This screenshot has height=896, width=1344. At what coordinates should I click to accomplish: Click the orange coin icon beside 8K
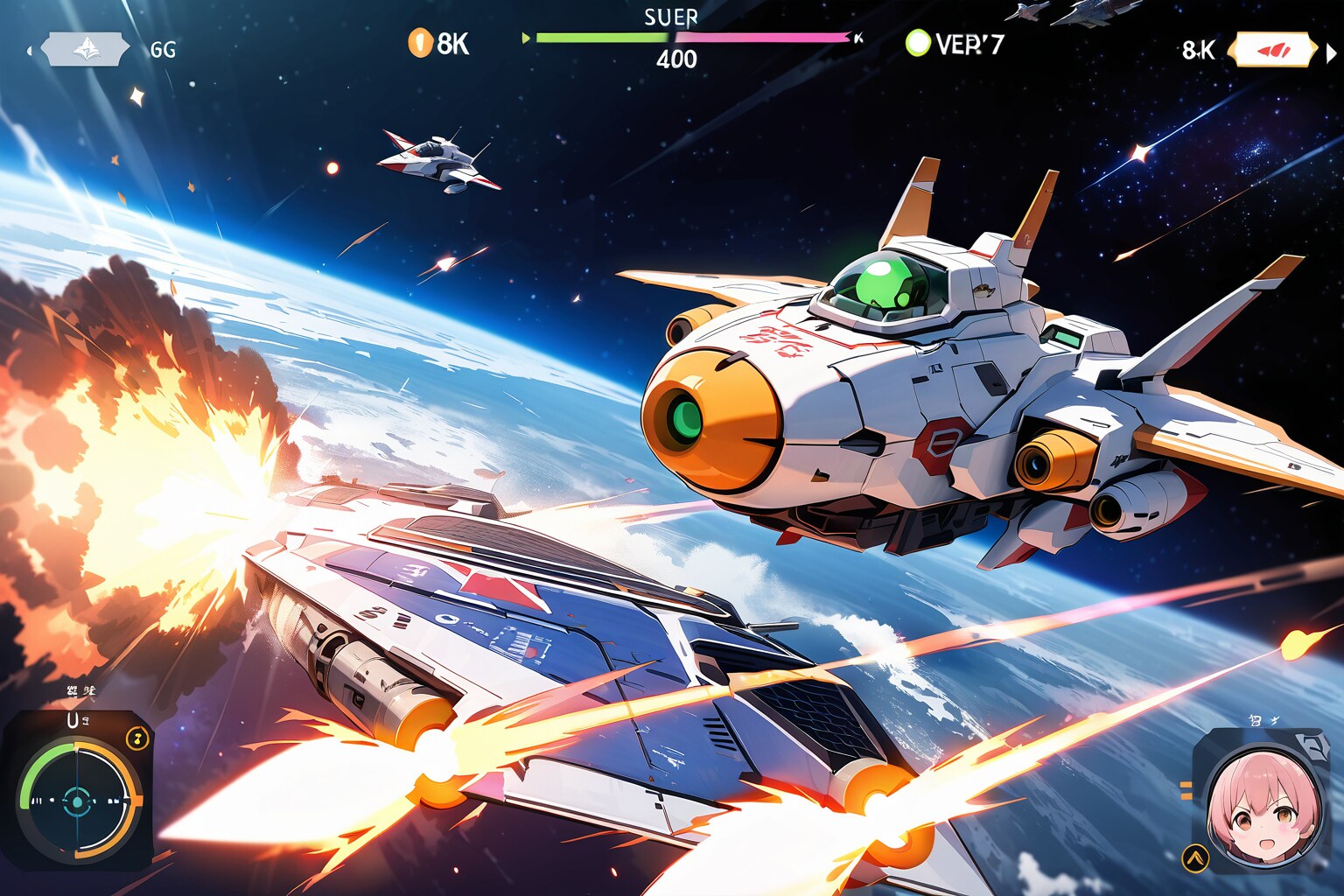420,42
